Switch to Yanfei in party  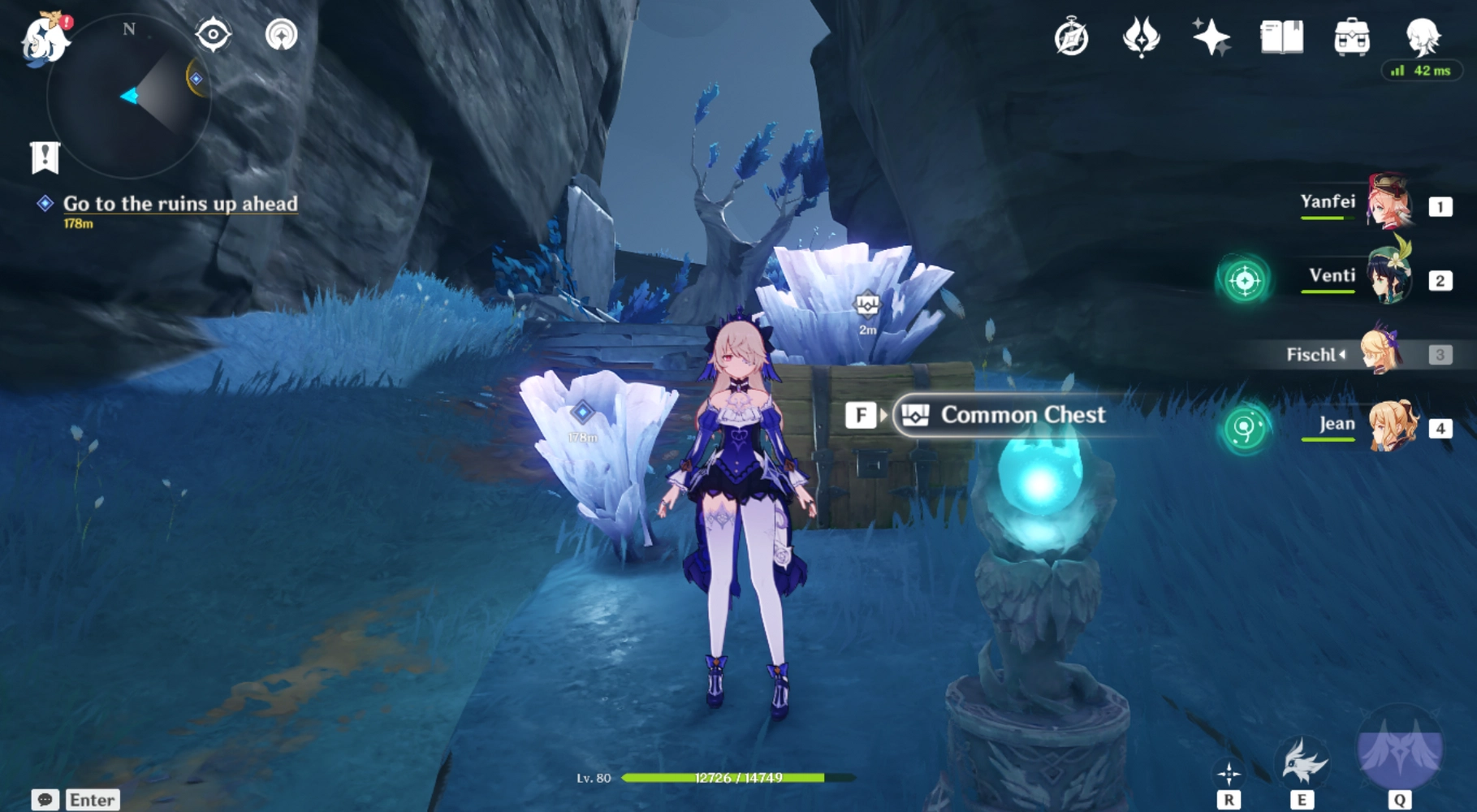(1387, 203)
